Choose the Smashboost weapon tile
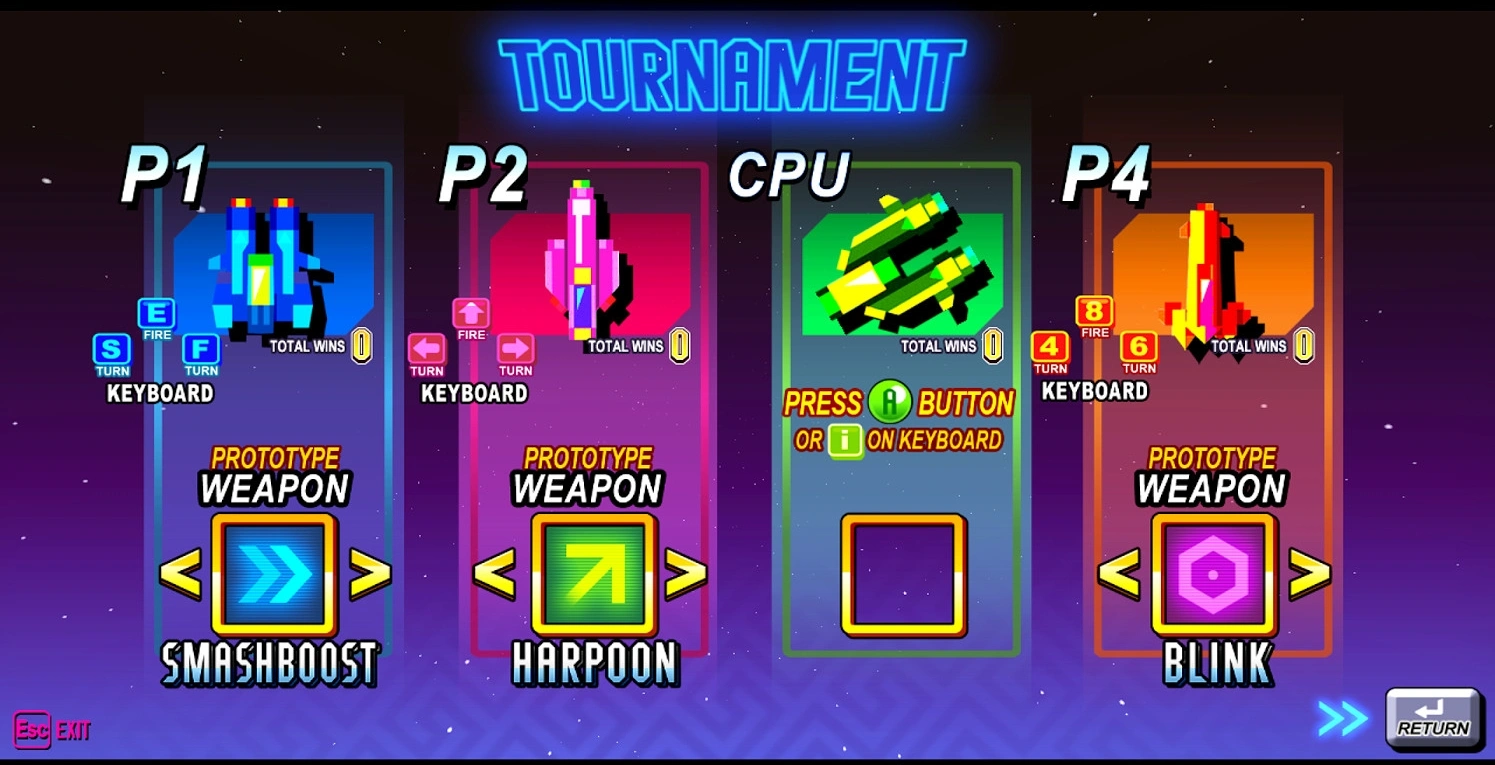1495x765 pixels. 274,574
